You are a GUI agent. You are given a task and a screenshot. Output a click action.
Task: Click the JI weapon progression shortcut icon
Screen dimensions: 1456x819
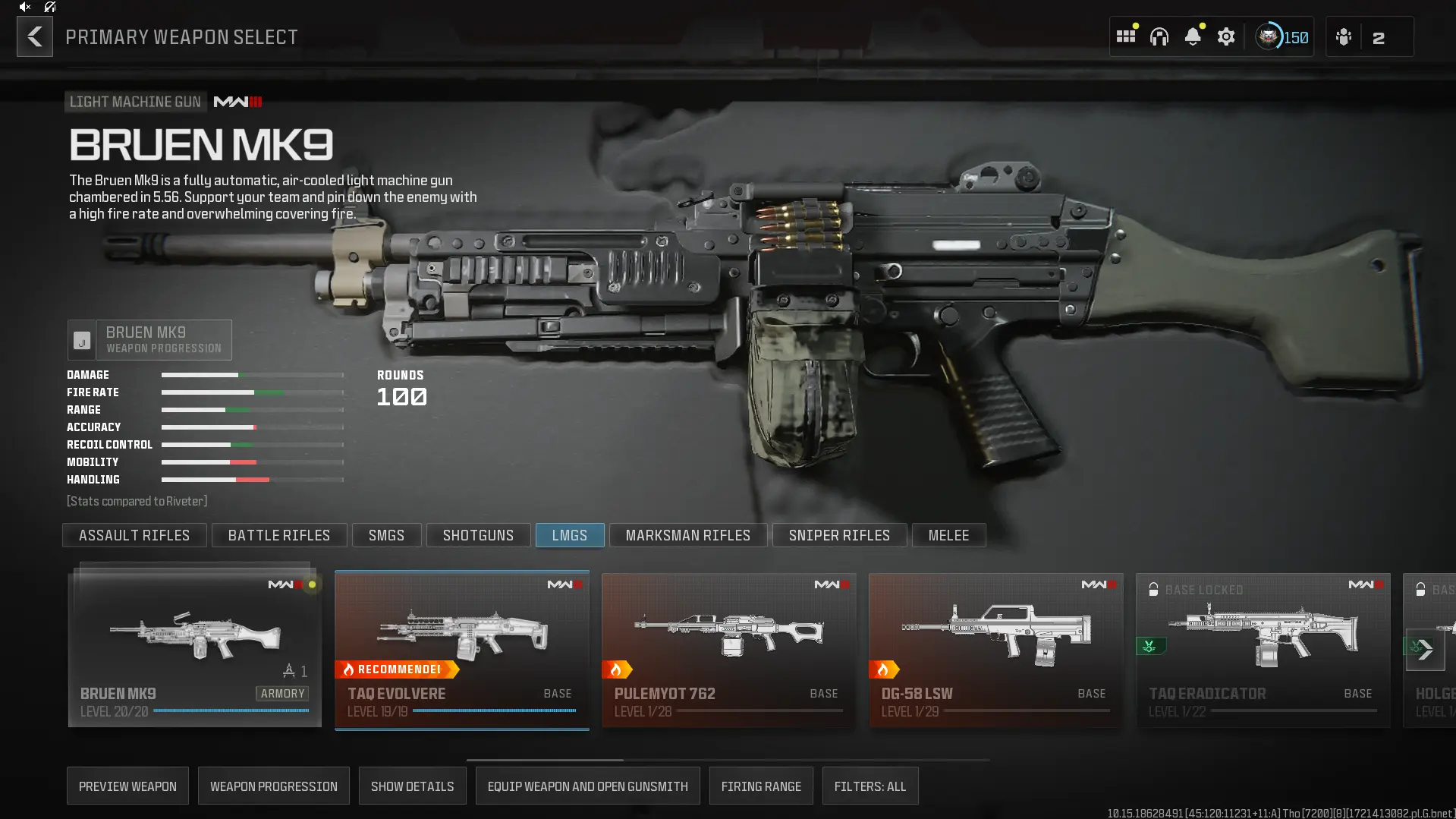pyautogui.click(x=81, y=340)
